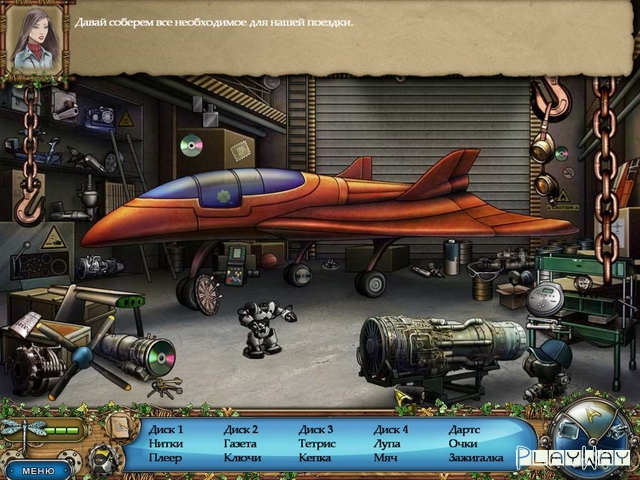640x480 pixels.
Task: Open the notebook journal icon
Action: [x=119, y=427]
